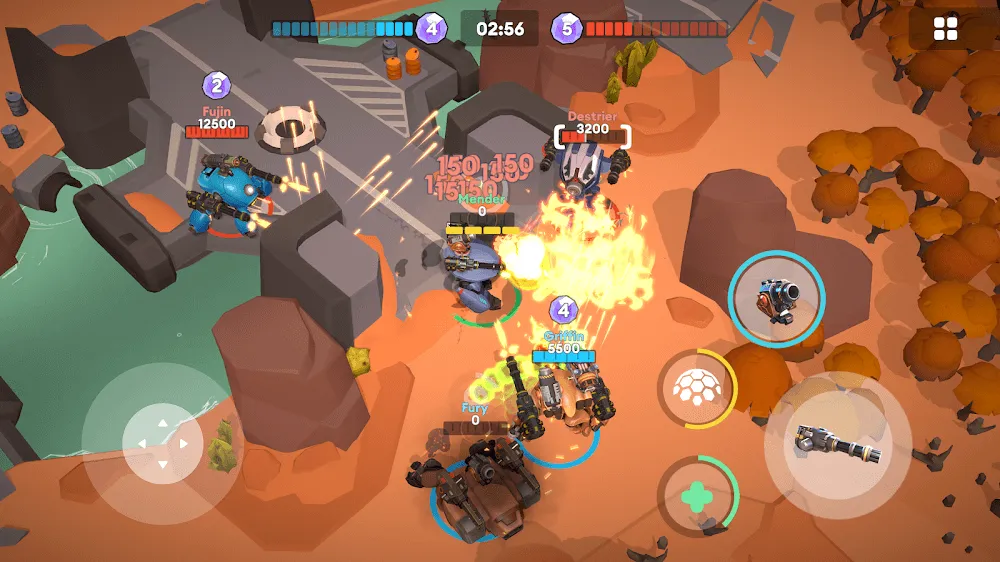The width and height of the screenshot is (1000, 562).
Task: Activate the dome shield ability
Action: (x=696, y=387)
